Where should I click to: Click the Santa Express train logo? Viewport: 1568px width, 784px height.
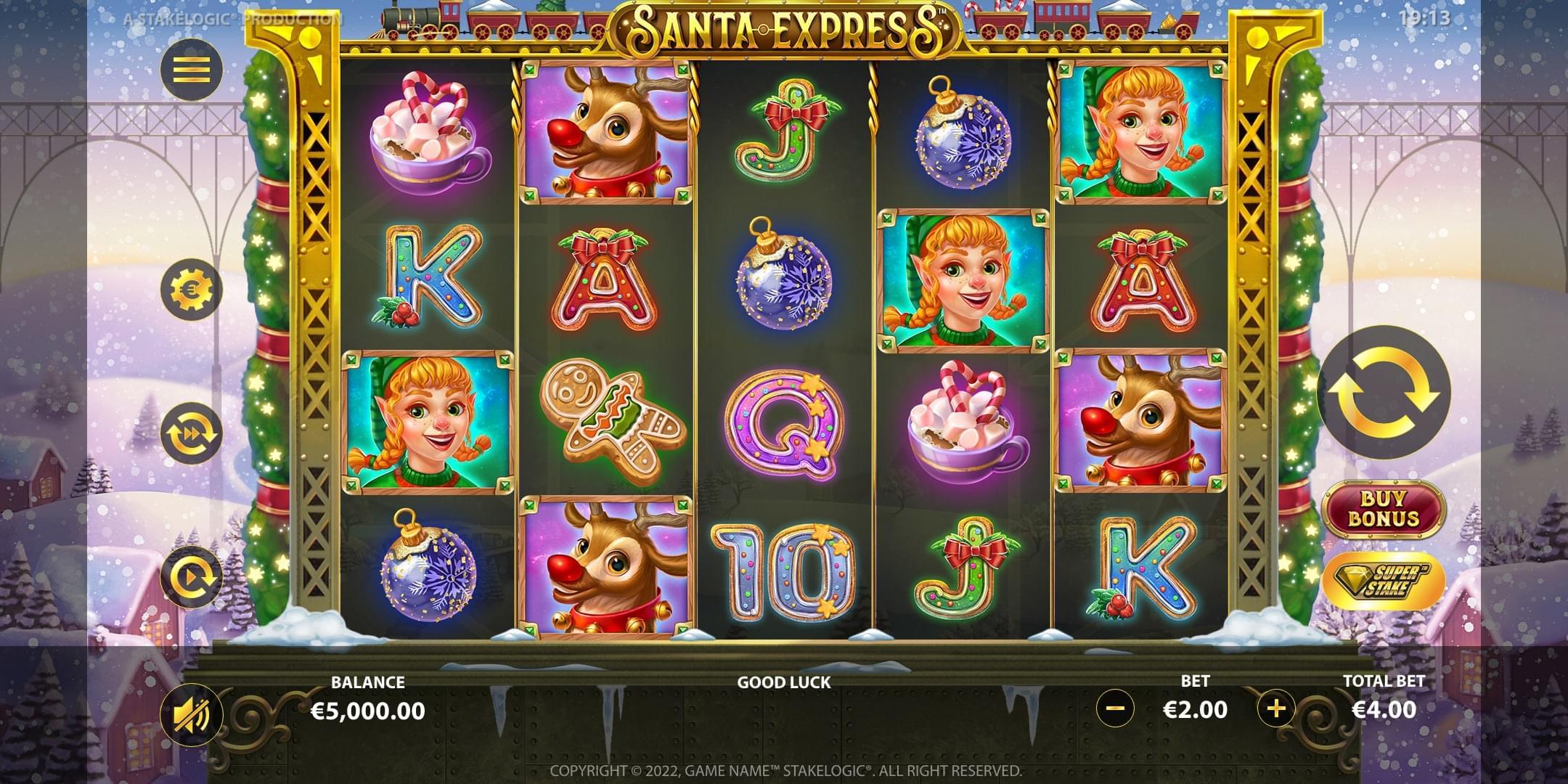(784, 25)
